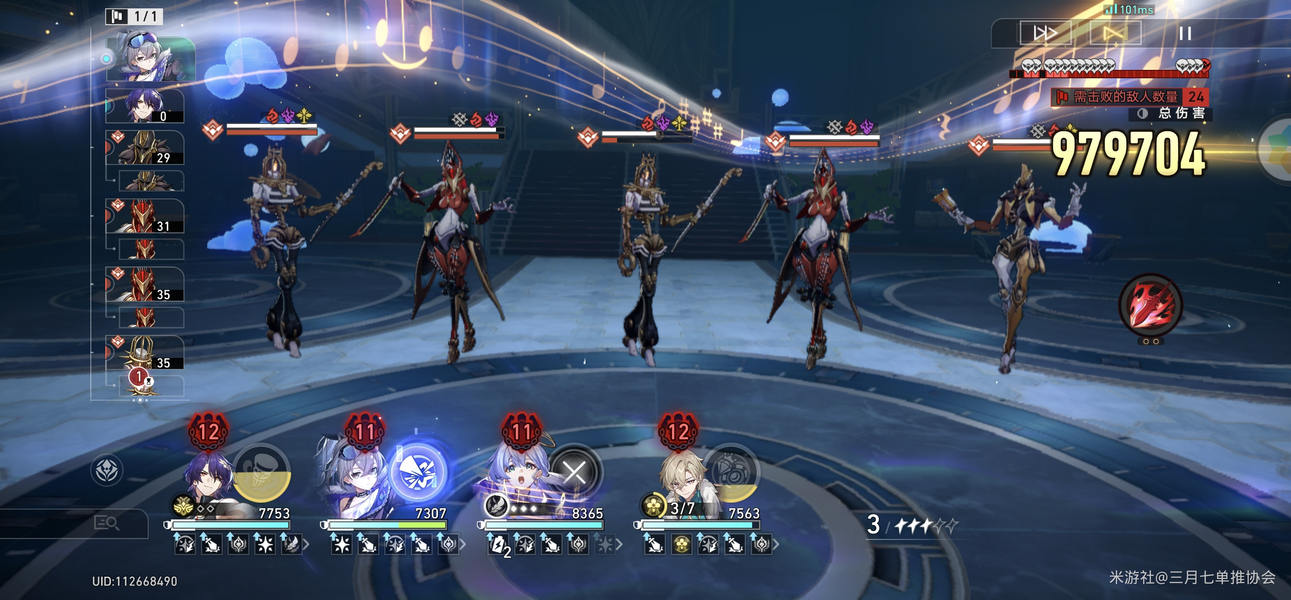Expand Aventurine's buff list arrow
Image resolution: width=1291 pixels, height=600 pixels.
[x=777, y=545]
